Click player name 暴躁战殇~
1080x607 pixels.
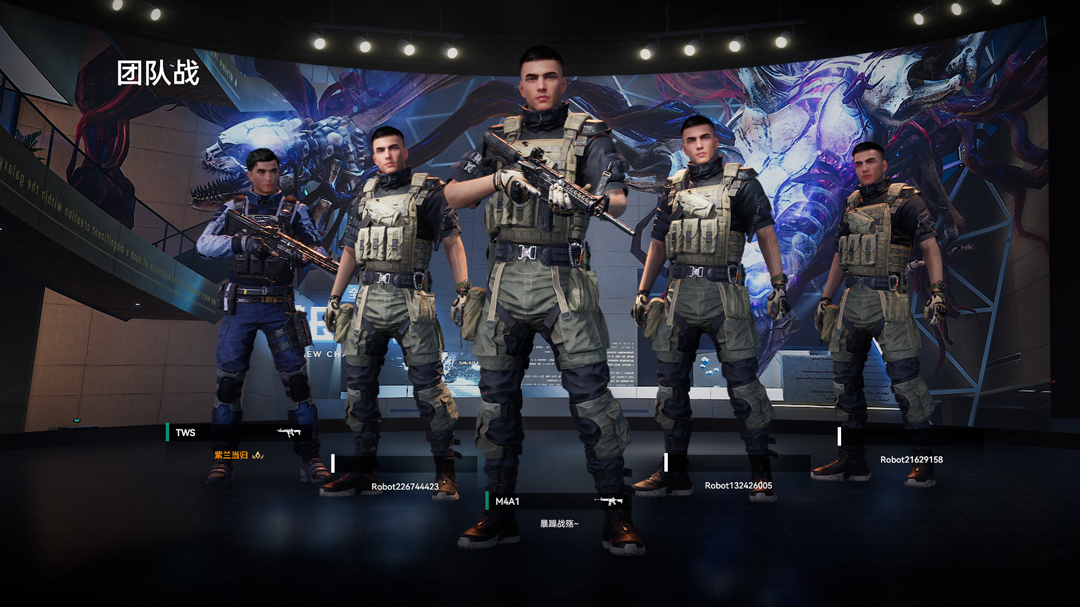(x=559, y=523)
